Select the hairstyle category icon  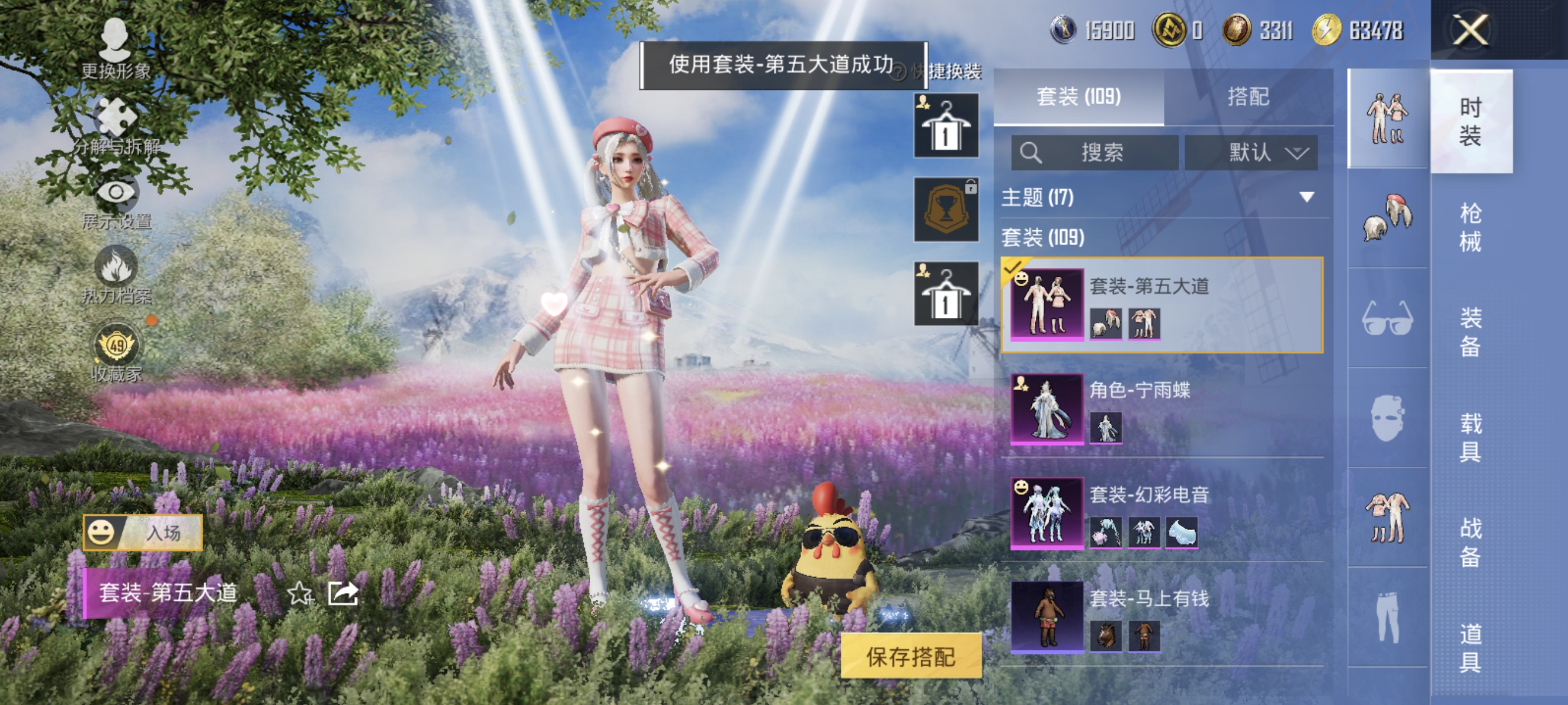pos(1389,213)
